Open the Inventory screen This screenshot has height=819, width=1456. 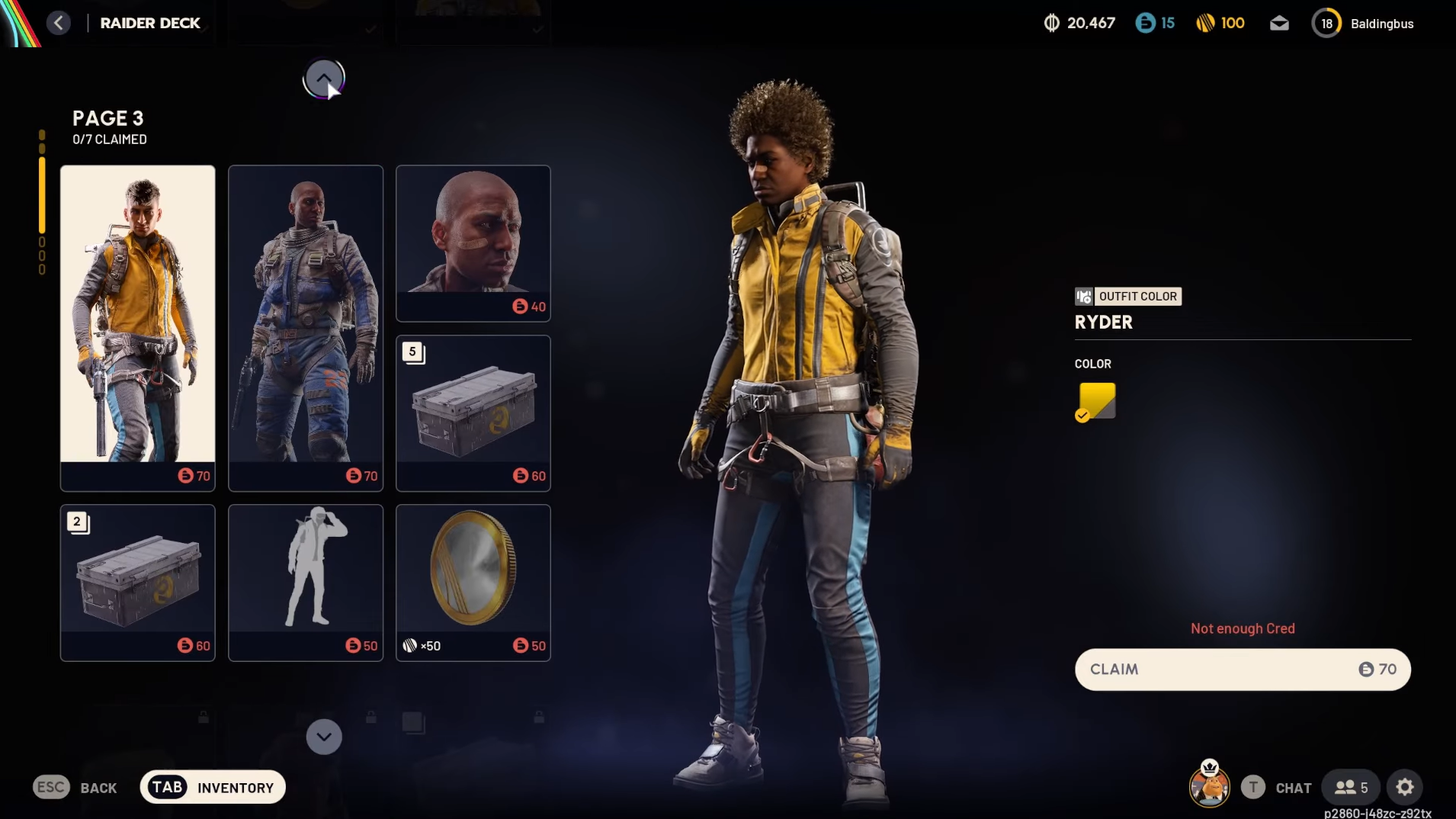[213, 788]
